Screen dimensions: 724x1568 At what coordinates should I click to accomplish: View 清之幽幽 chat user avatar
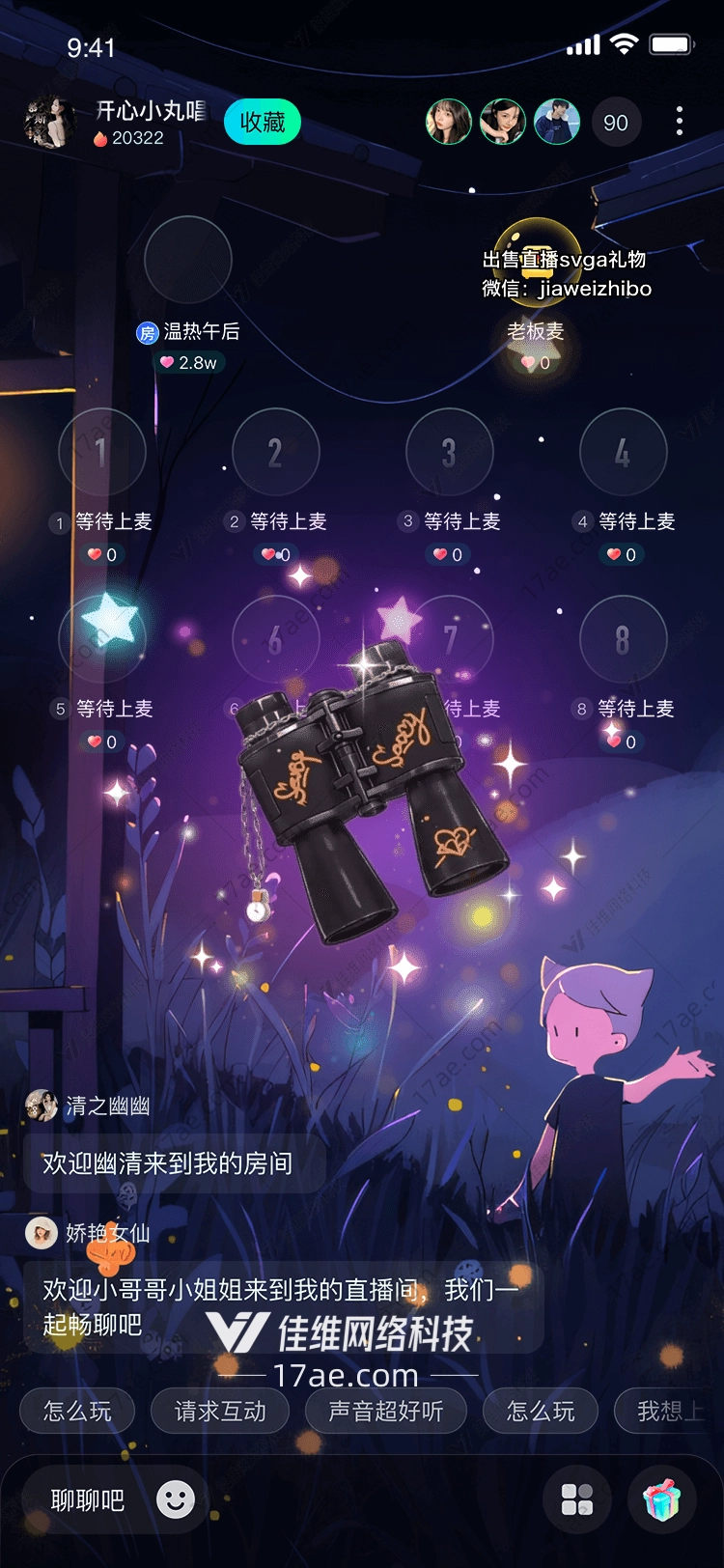(42, 1106)
